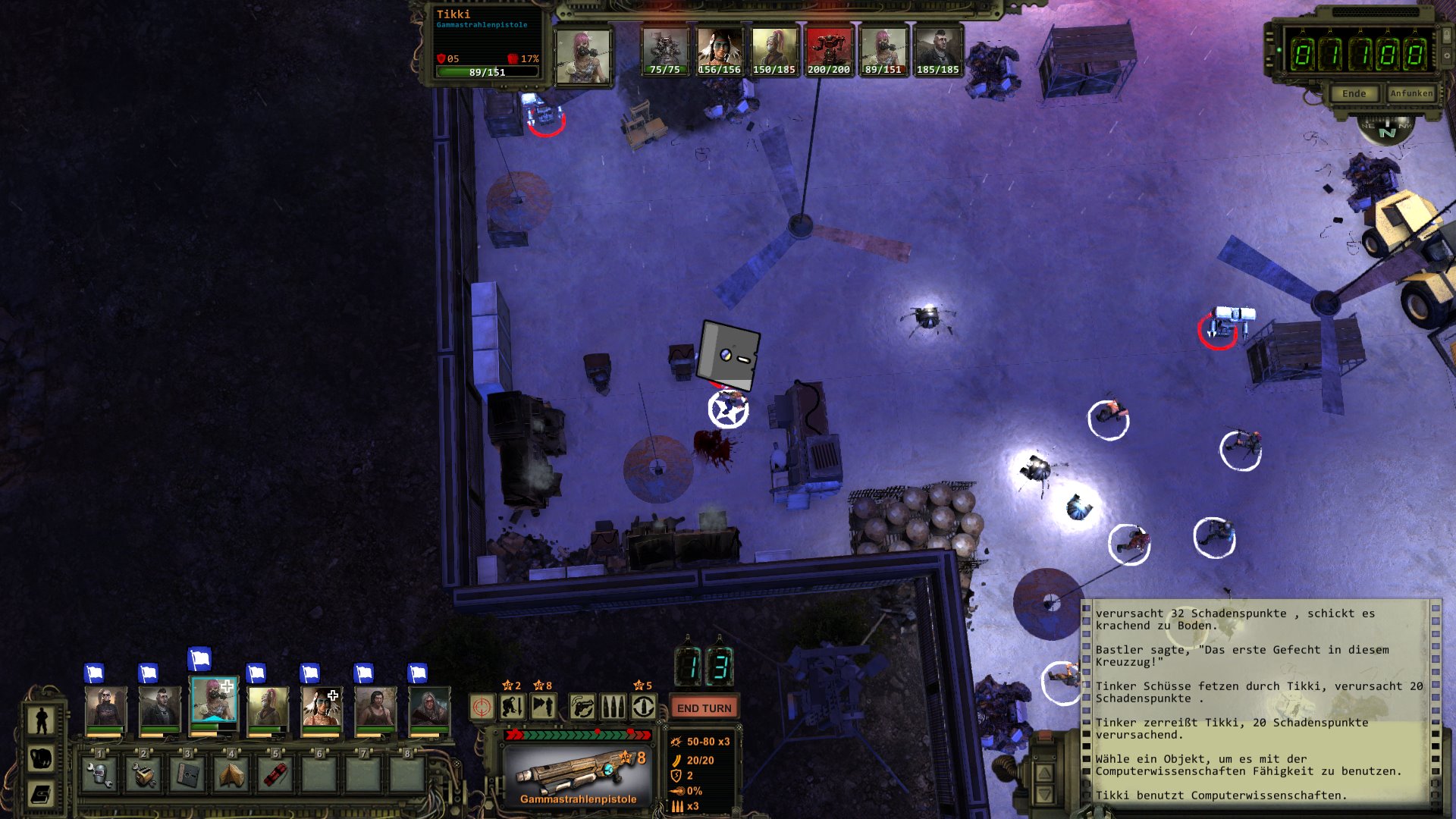Activate the red crosshair headshot icon

[482, 708]
